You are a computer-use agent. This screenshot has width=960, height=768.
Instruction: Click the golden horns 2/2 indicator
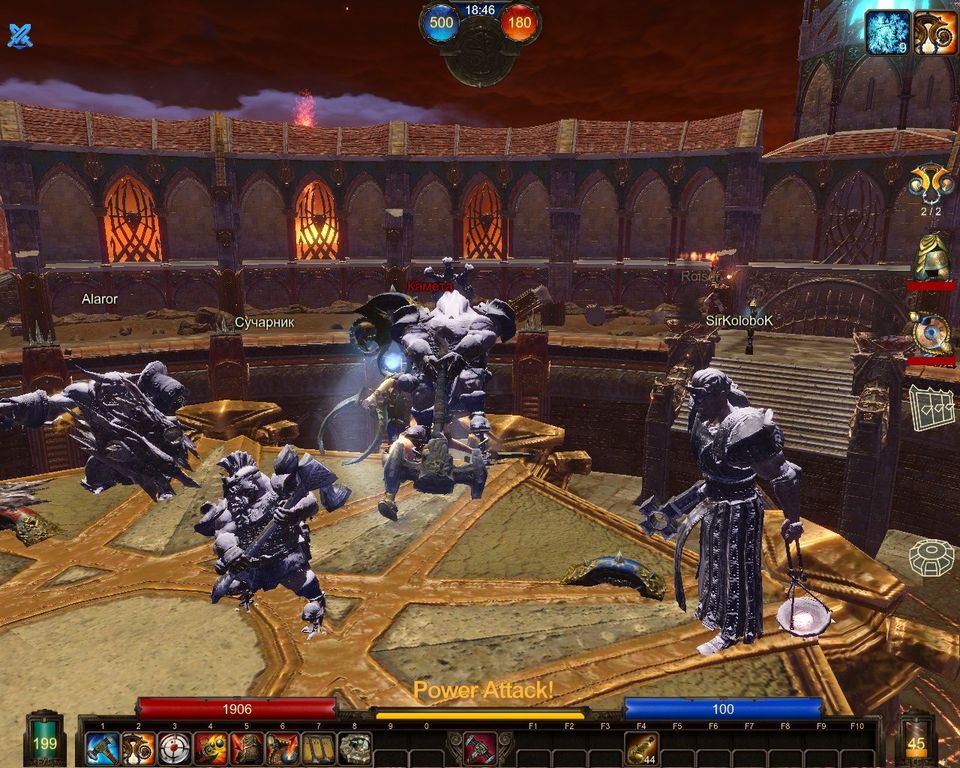[x=931, y=186]
